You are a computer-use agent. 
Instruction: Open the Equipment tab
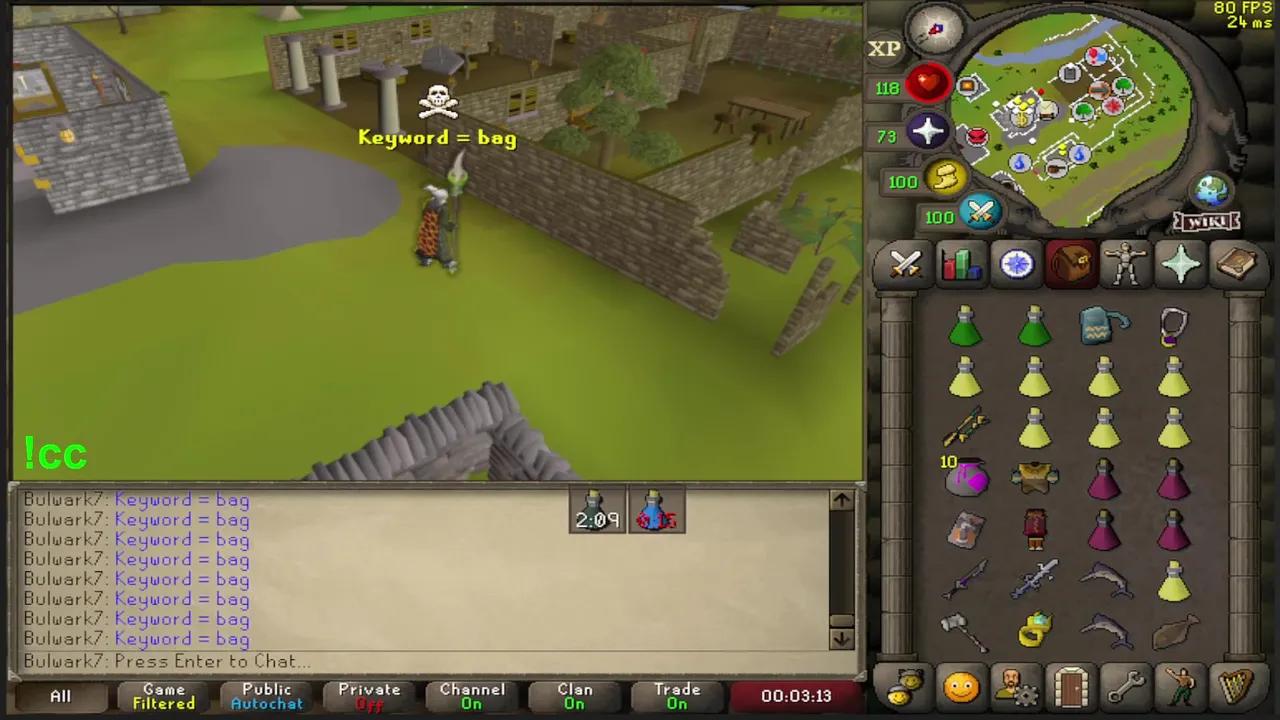[1125, 263]
